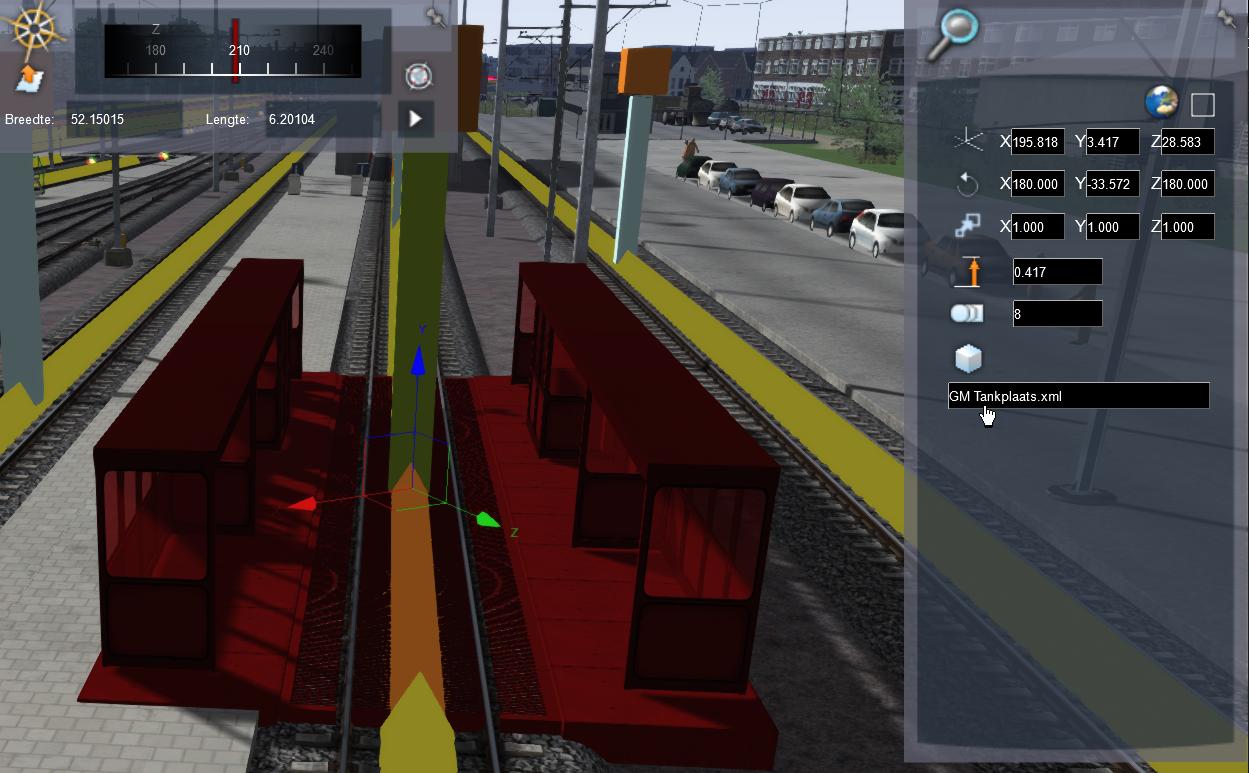The image size is (1249, 773).
Task: Click the orange arrow map icon
Action: [x=31, y=78]
